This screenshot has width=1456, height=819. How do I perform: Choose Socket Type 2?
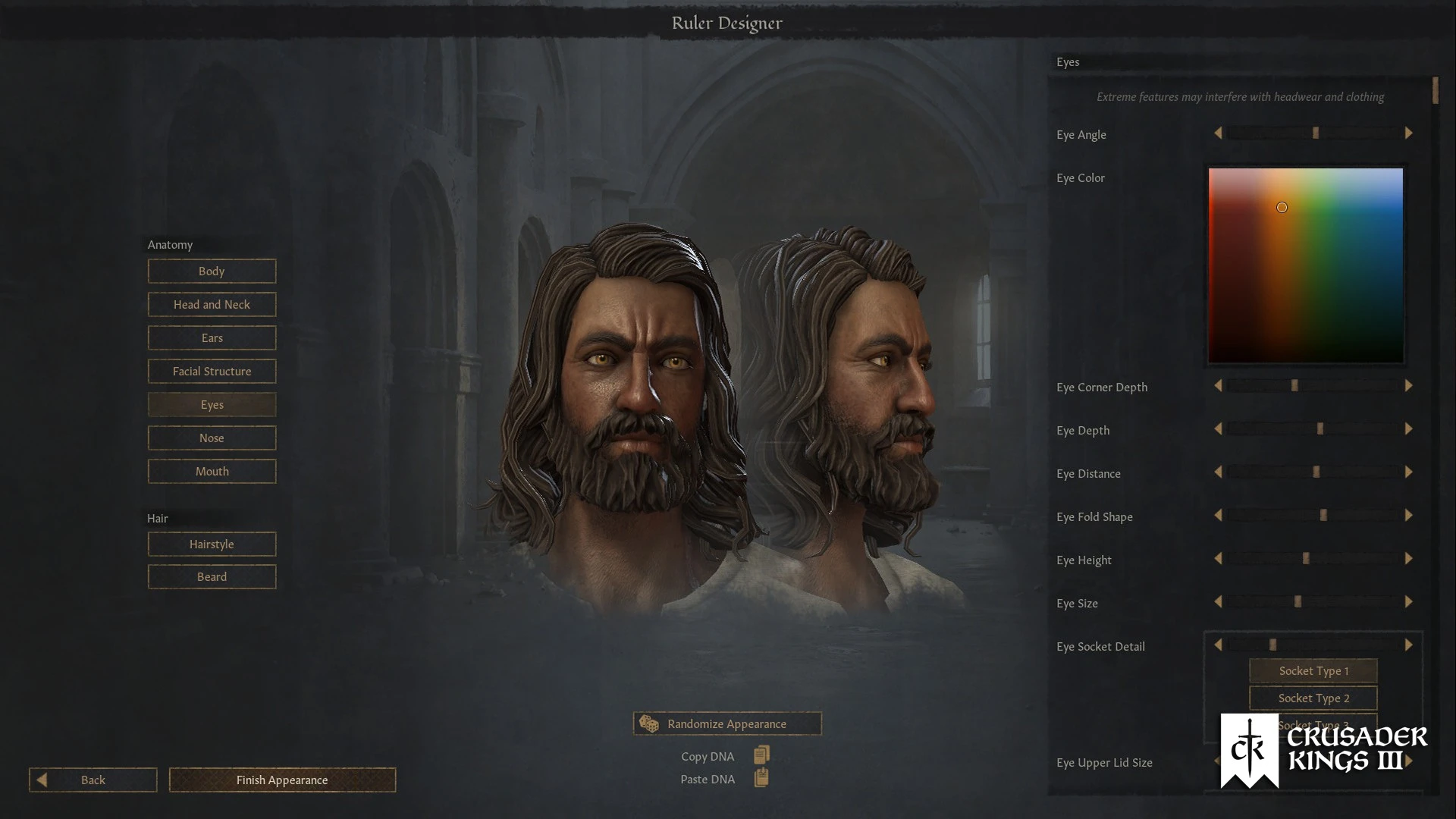[1313, 698]
